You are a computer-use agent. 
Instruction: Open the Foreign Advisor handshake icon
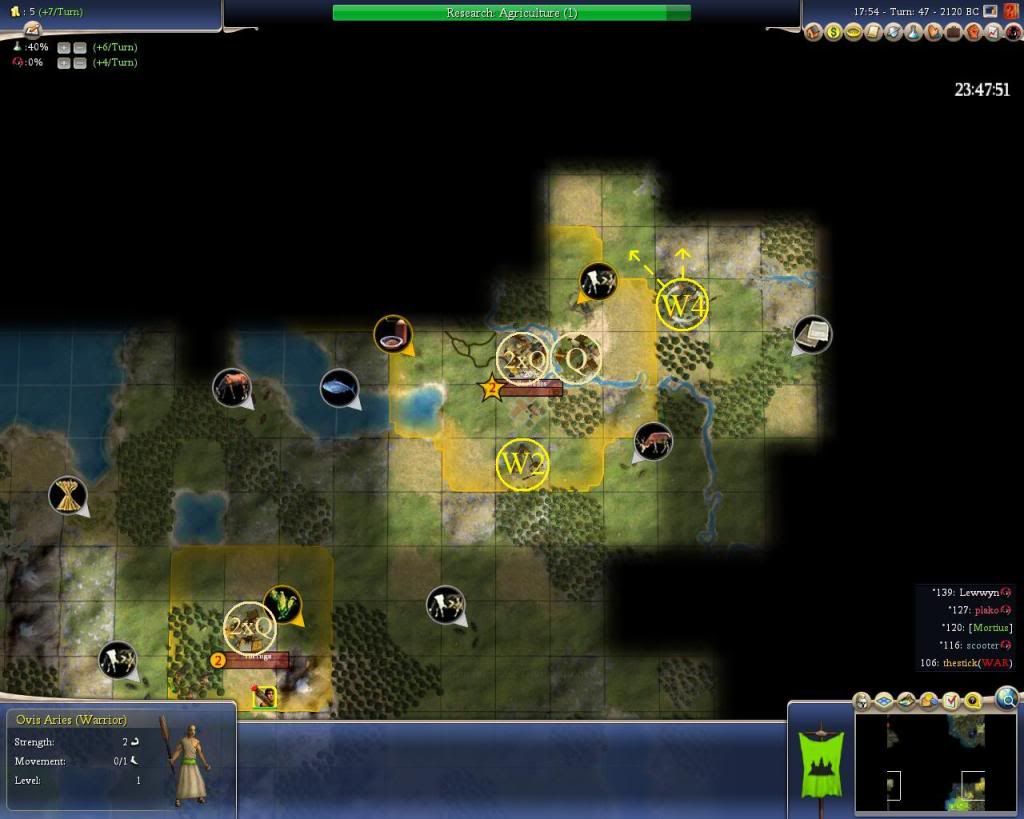pyautogui.click(x=934, y=33)
